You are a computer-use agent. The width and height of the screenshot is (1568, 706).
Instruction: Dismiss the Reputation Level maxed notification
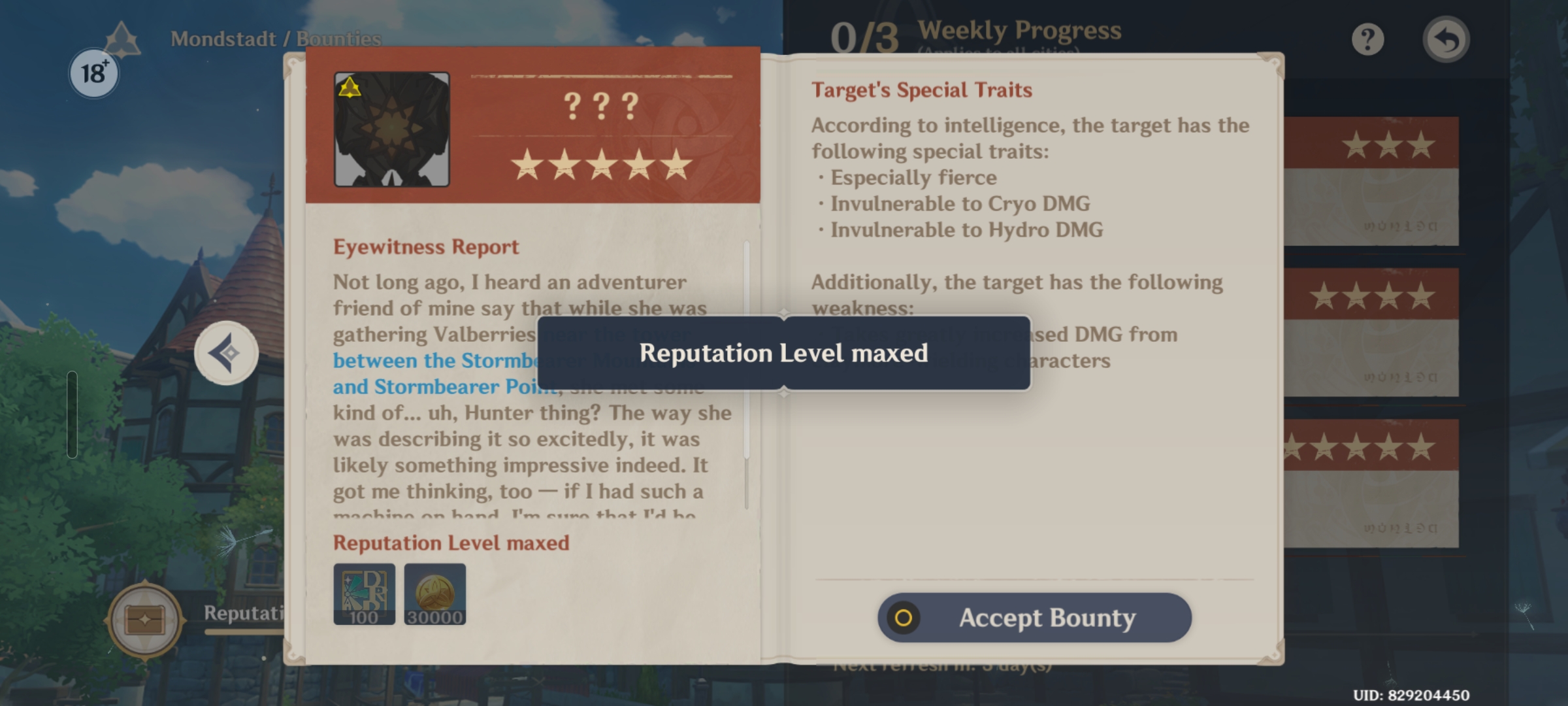tap(783, 353)
